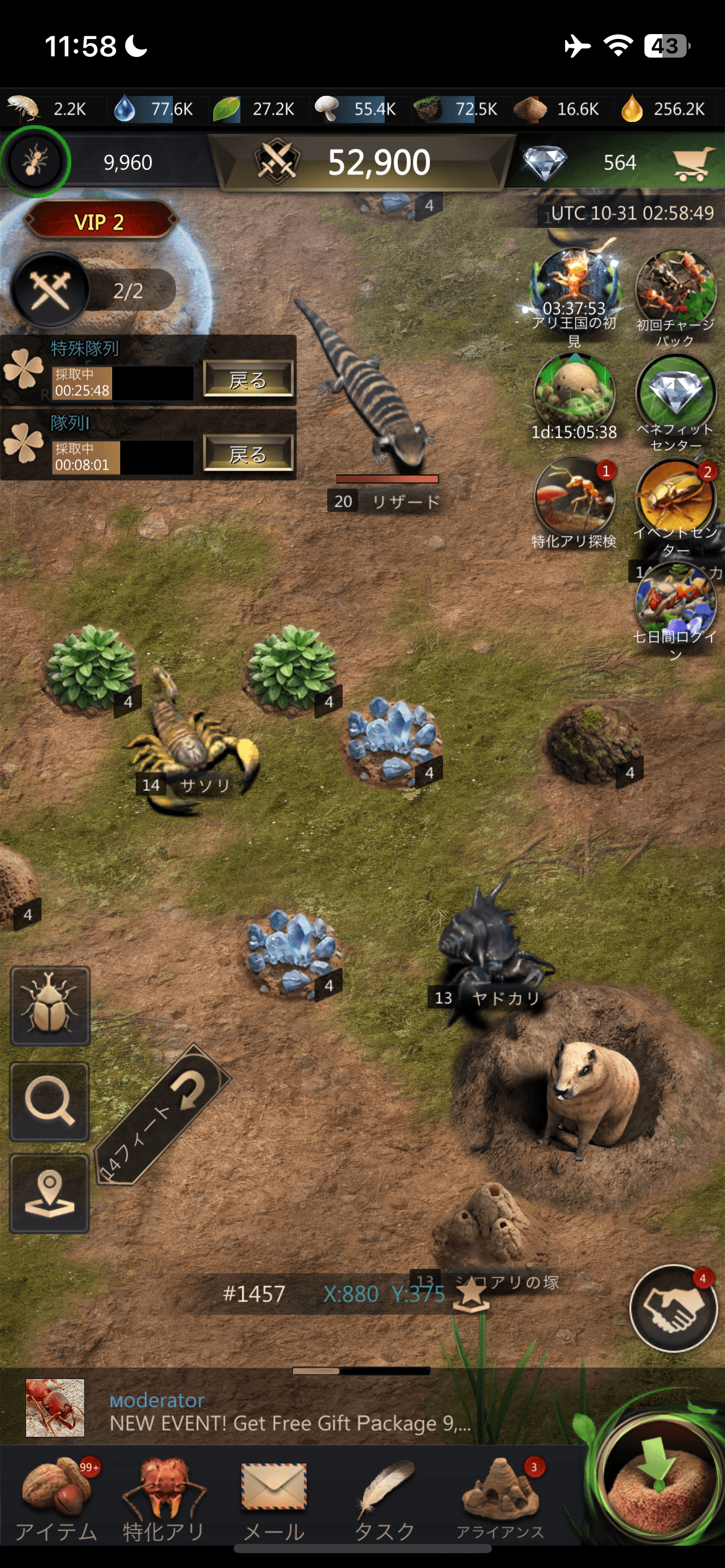Recall the 特殊隊列 troop with 戻る
This screenshot has height=1568, width=725.
[248, 379]
